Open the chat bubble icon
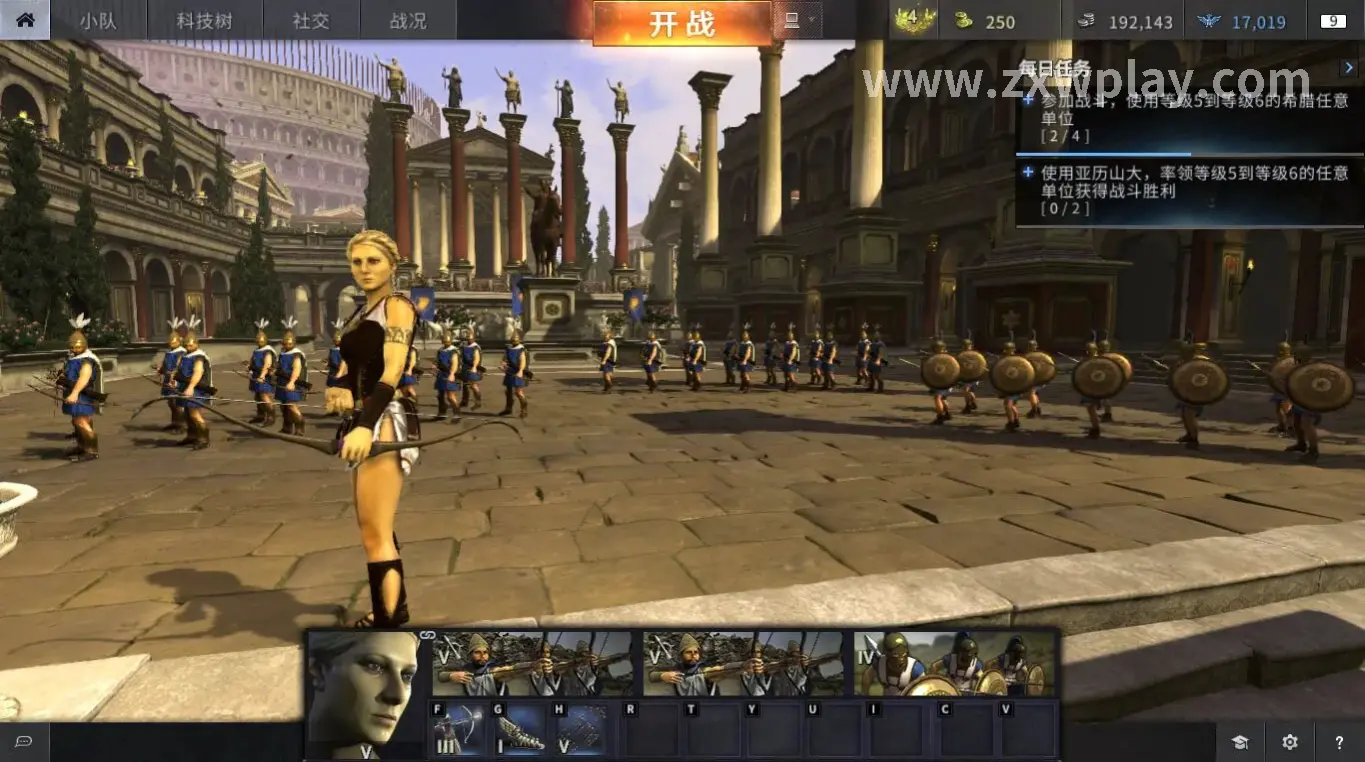Screen dimensions: 1365x762 [24, 741]
